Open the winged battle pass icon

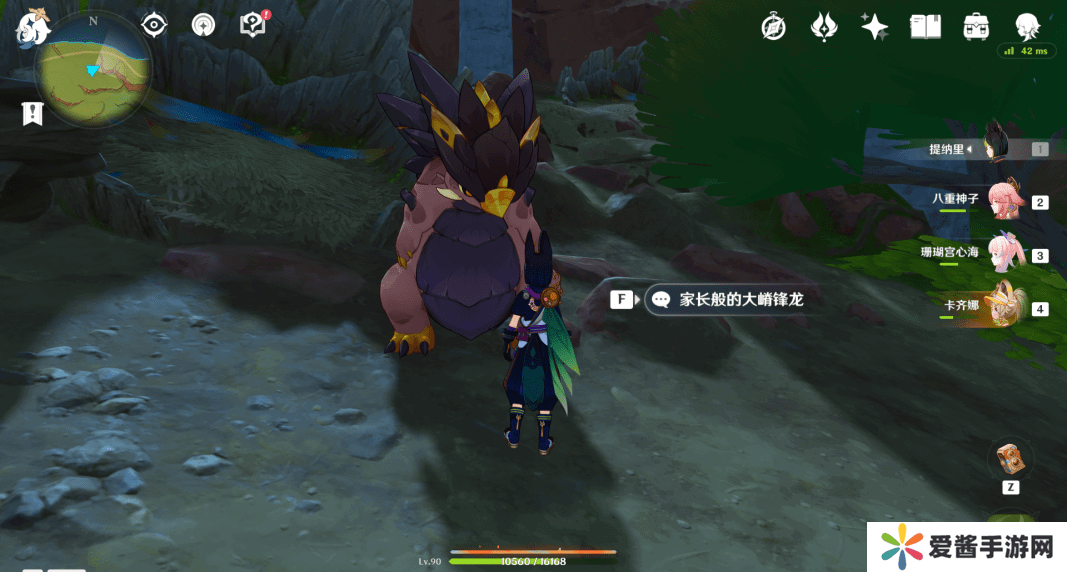click(823, 27)
